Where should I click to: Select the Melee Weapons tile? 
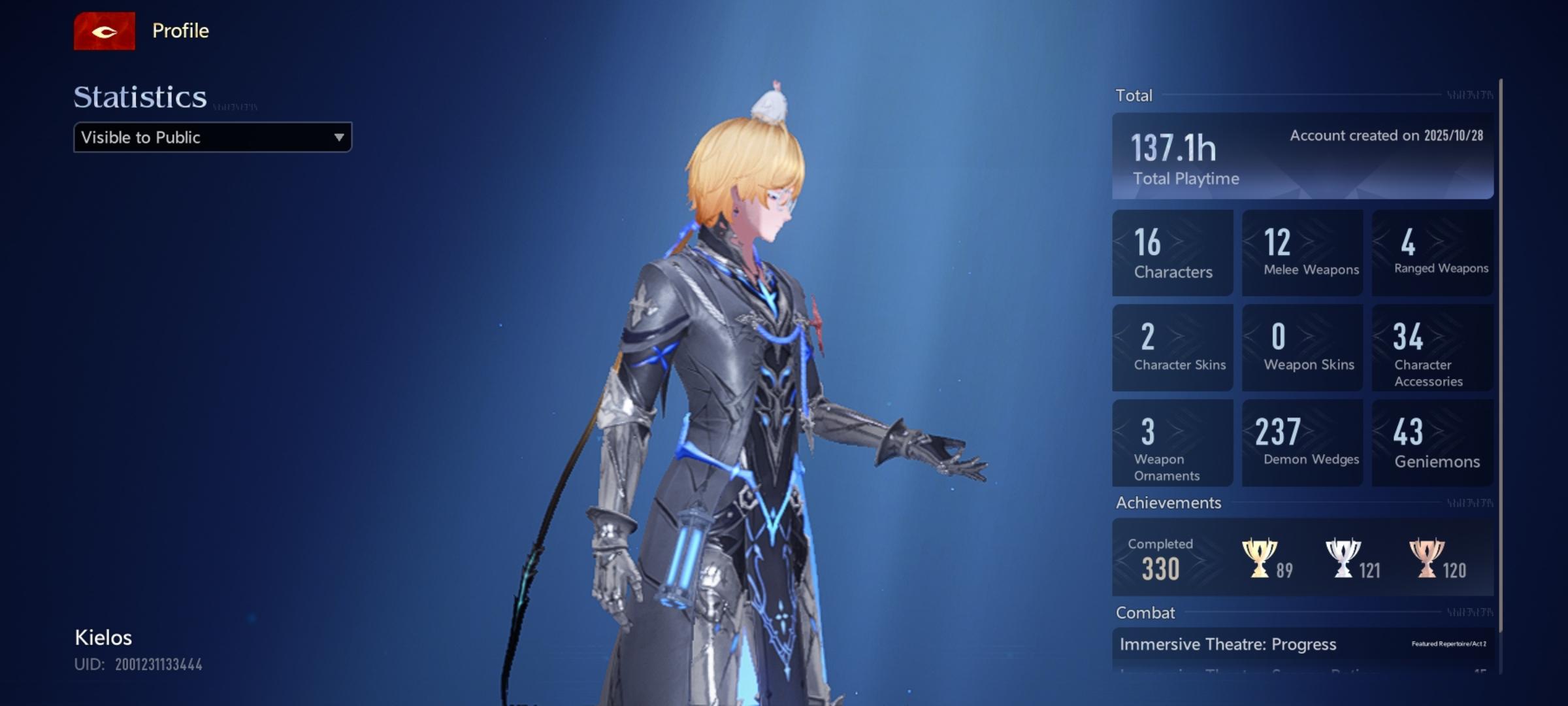click(1302, 253)
